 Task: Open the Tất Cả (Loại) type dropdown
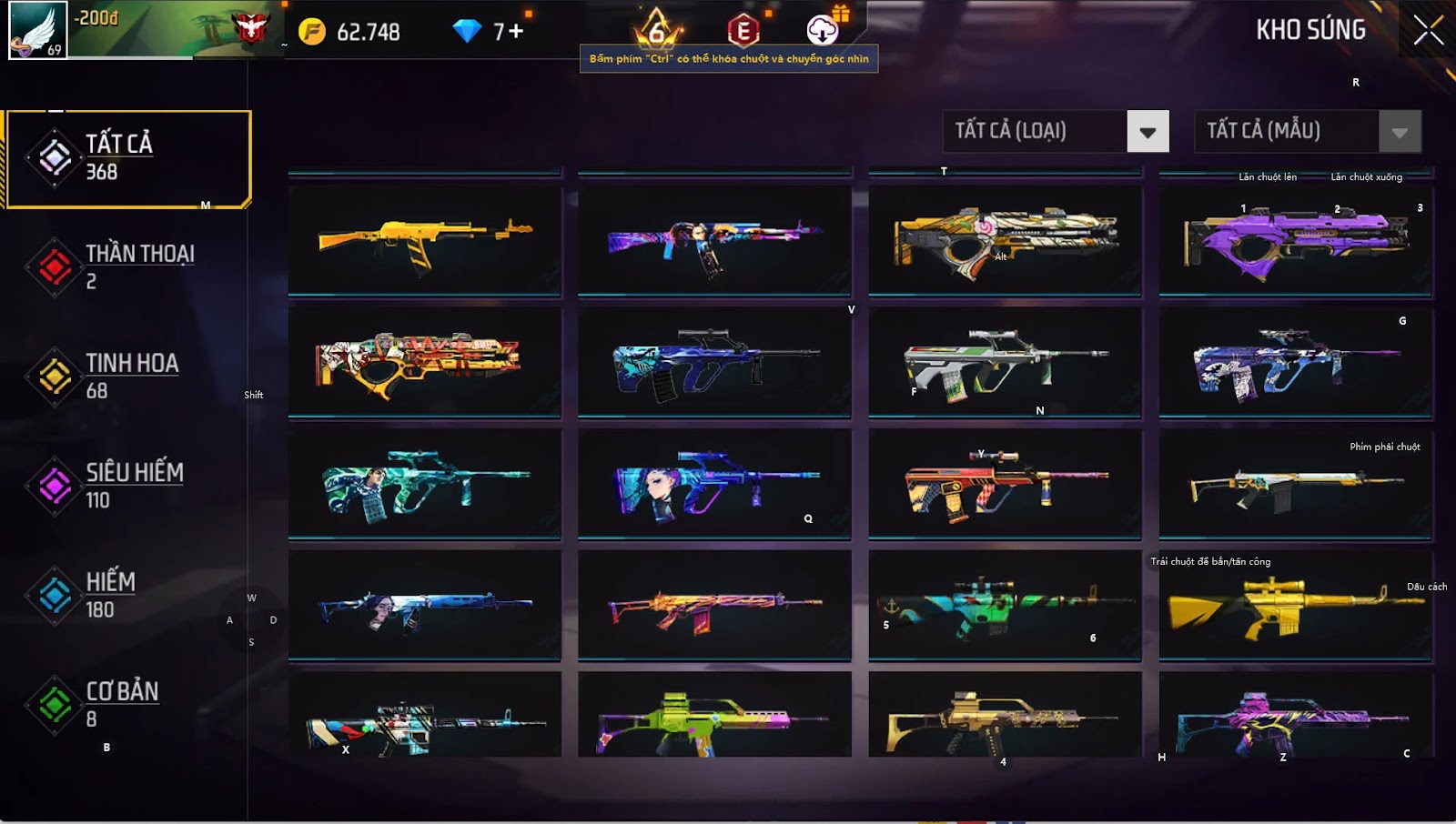(x=1147, y=132)
